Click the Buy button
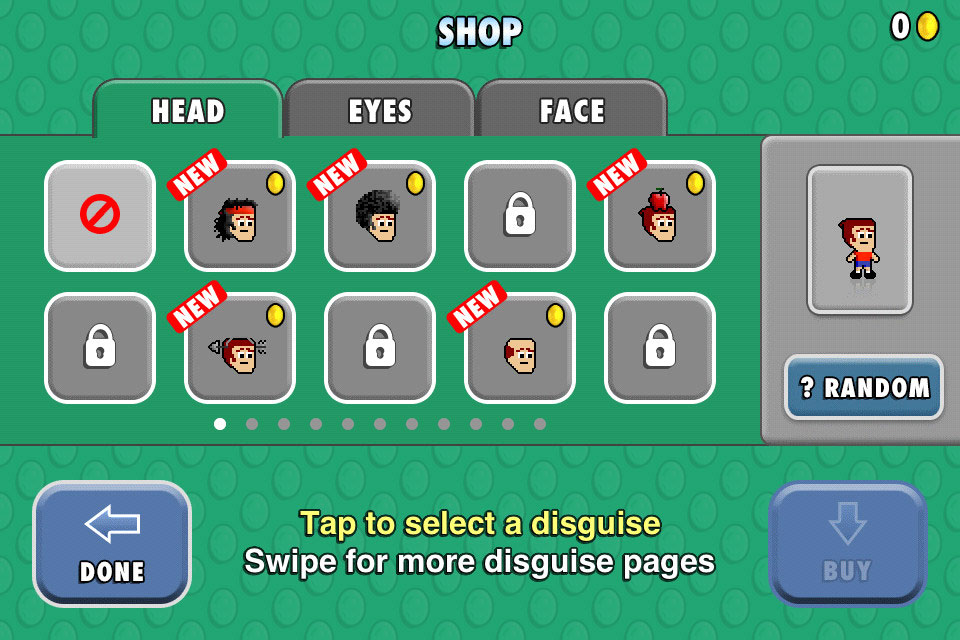 pos(847,544)
